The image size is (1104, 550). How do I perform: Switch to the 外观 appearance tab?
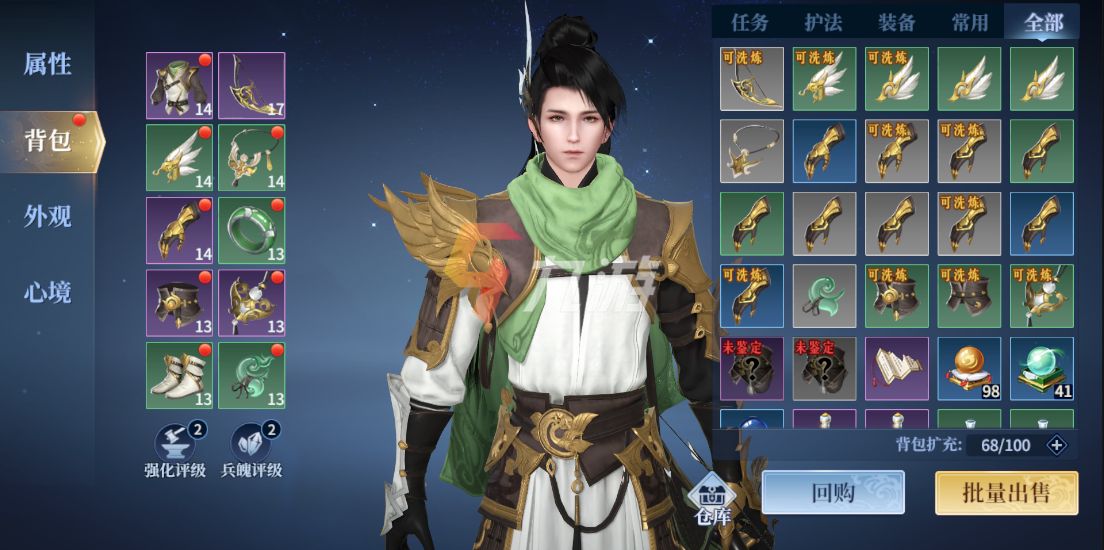(47, 216)
